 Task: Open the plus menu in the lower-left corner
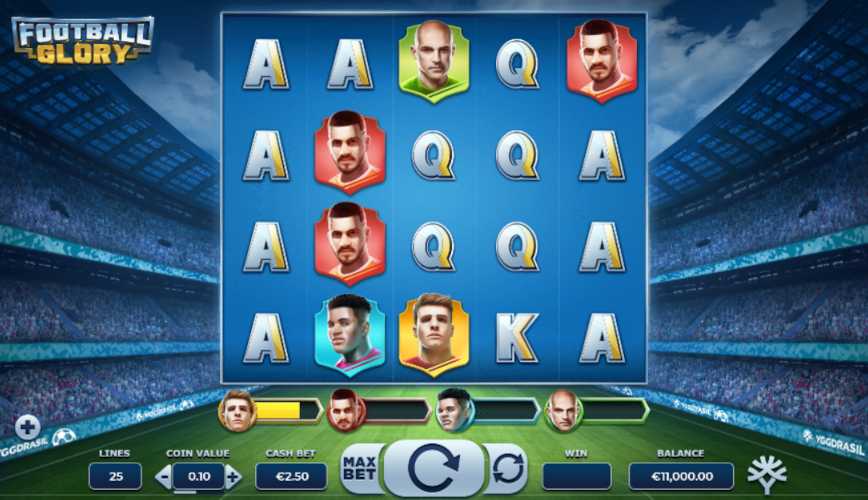tap(27, 427)
